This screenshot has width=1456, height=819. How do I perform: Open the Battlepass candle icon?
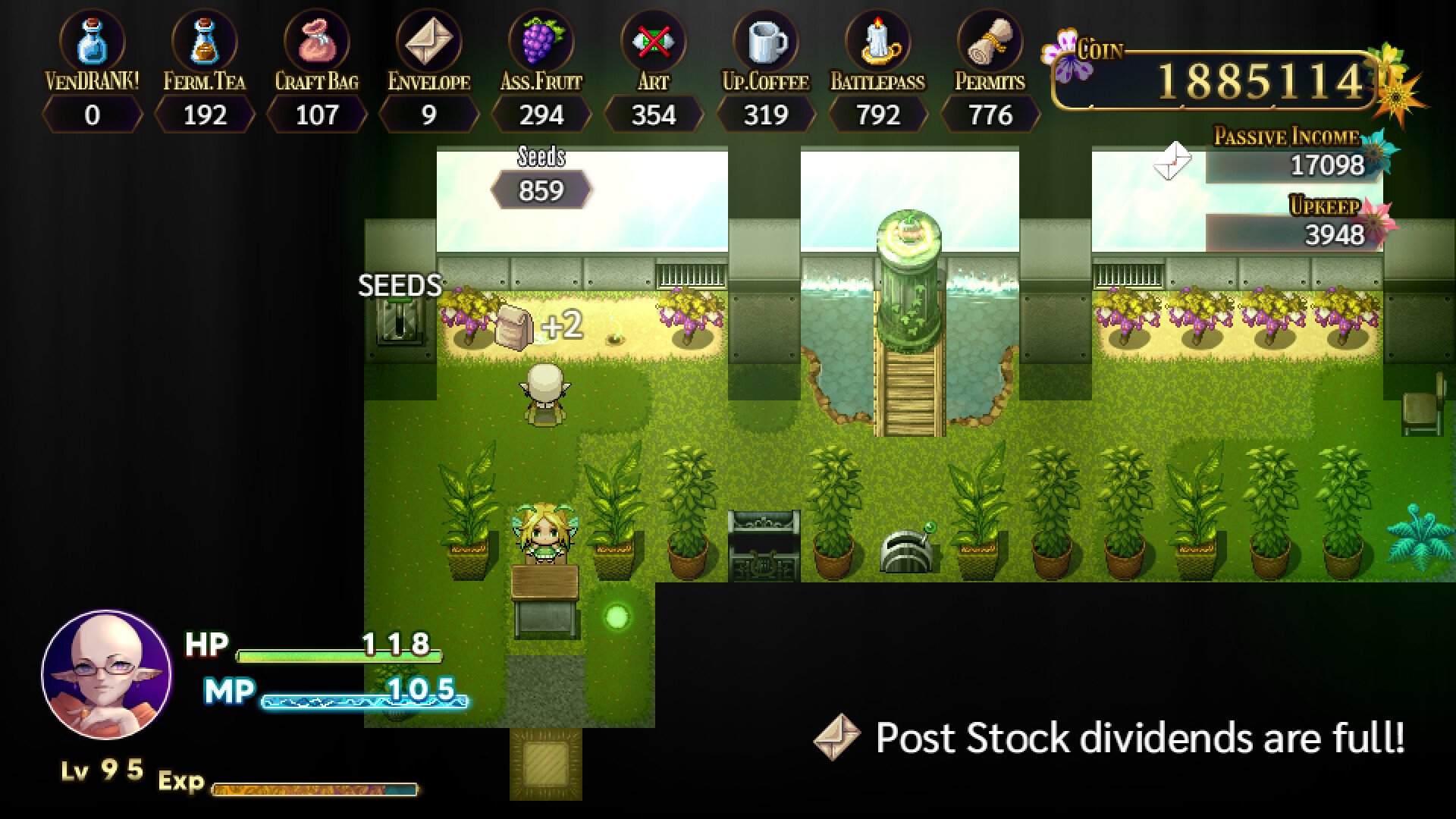tap(877, 42)
